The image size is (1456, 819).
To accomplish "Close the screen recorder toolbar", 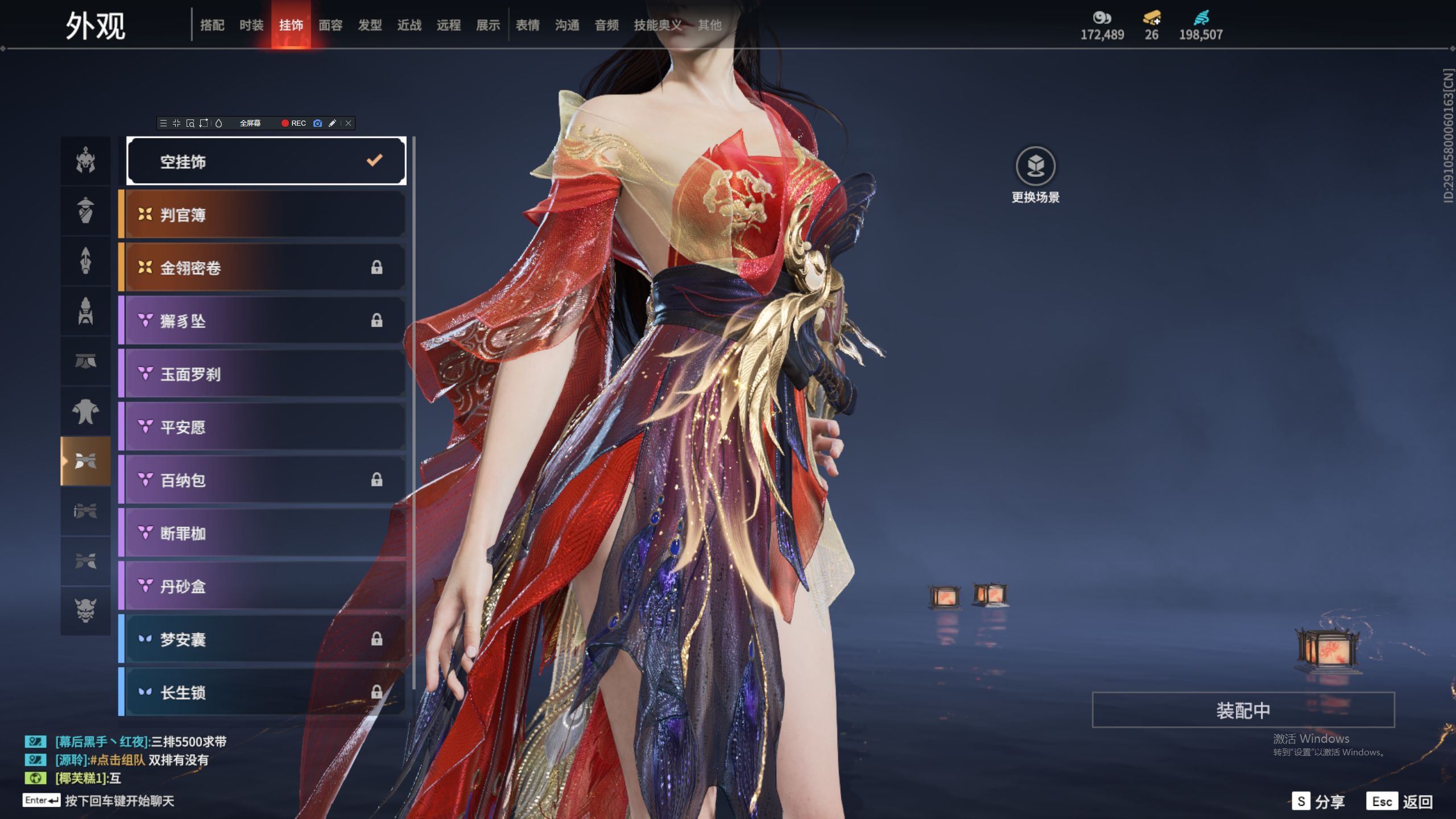I will 349,123.
